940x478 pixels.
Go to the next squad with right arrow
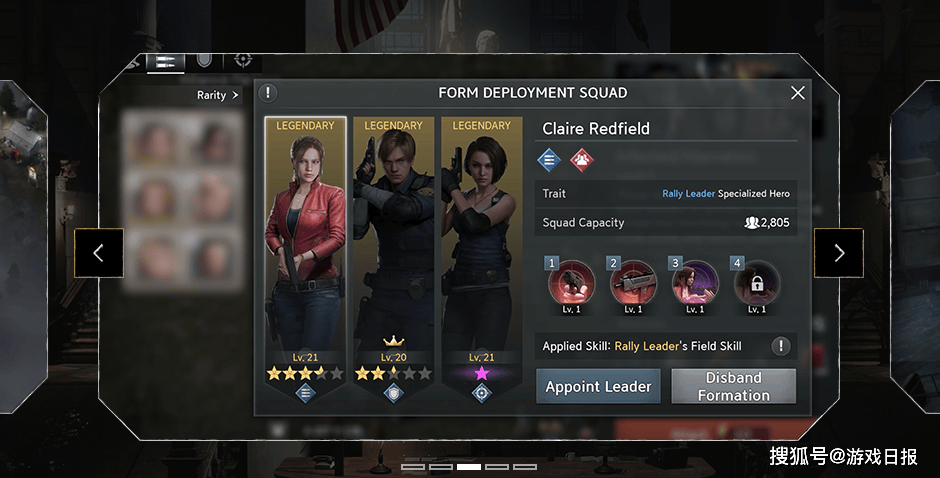tap(838, 253)
